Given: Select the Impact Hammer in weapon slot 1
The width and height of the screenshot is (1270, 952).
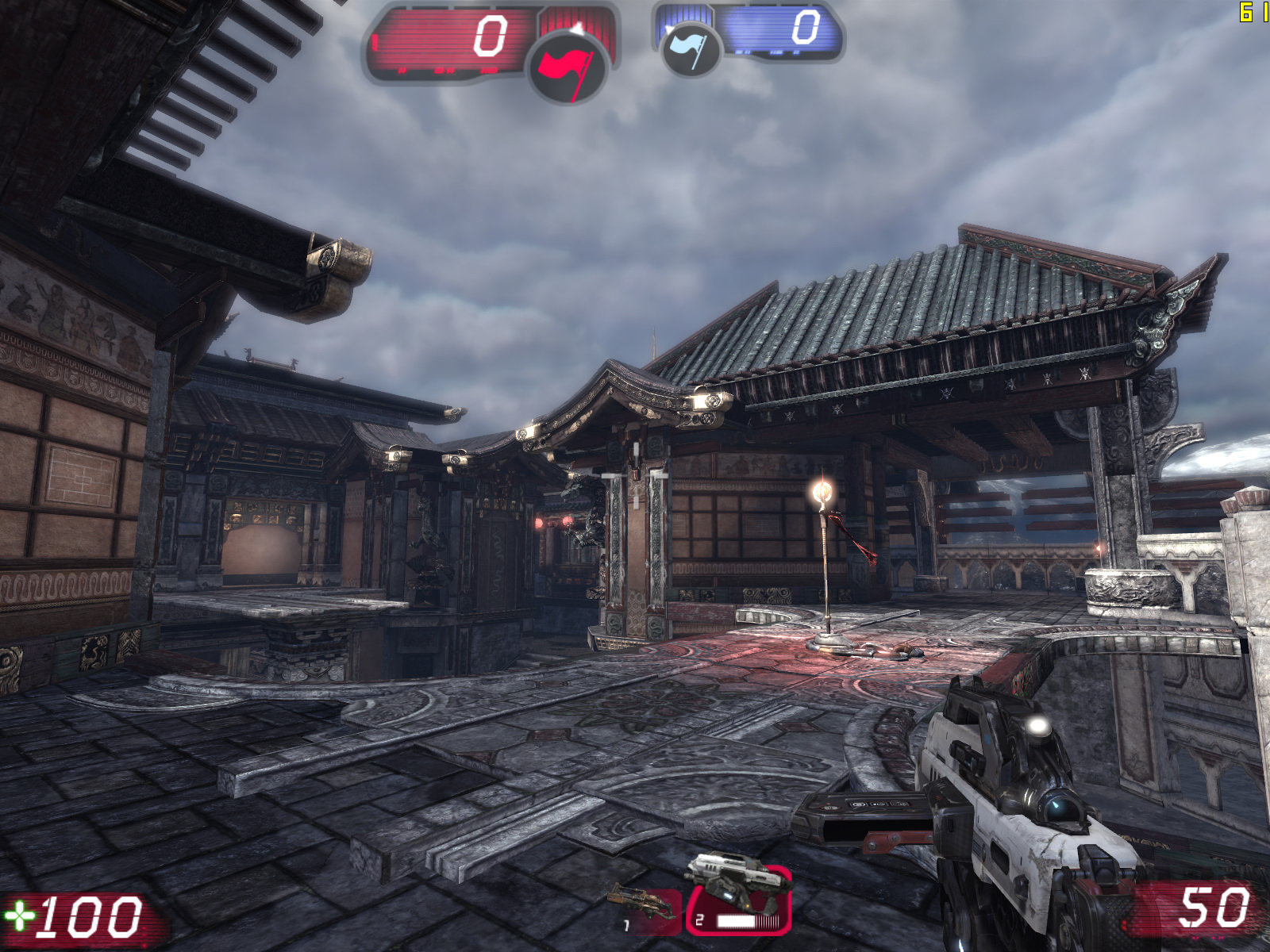Looking at the screenshot, I should click(644, 909).
